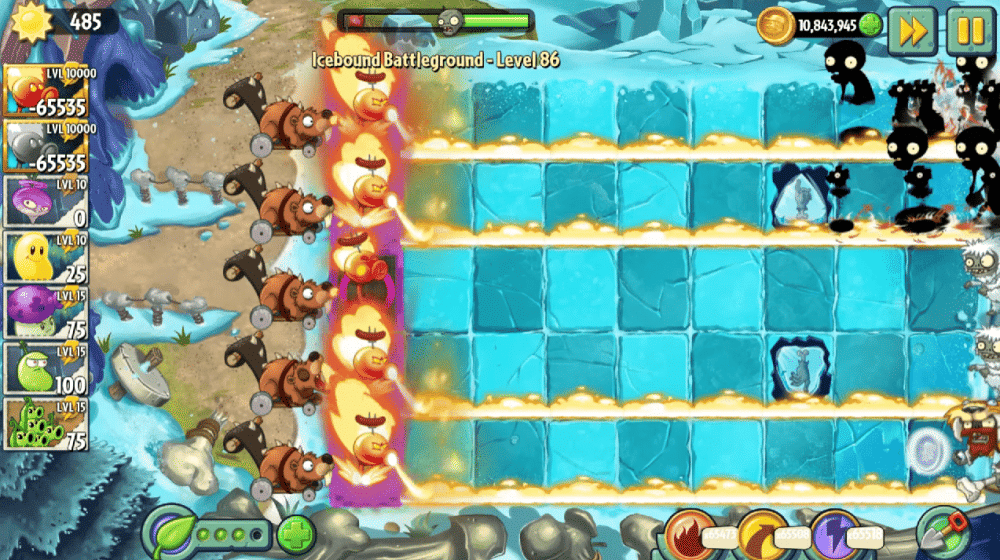Tap the gold coin icon
The height and width of the screenshot is (560, 1000).
[775, 26]
